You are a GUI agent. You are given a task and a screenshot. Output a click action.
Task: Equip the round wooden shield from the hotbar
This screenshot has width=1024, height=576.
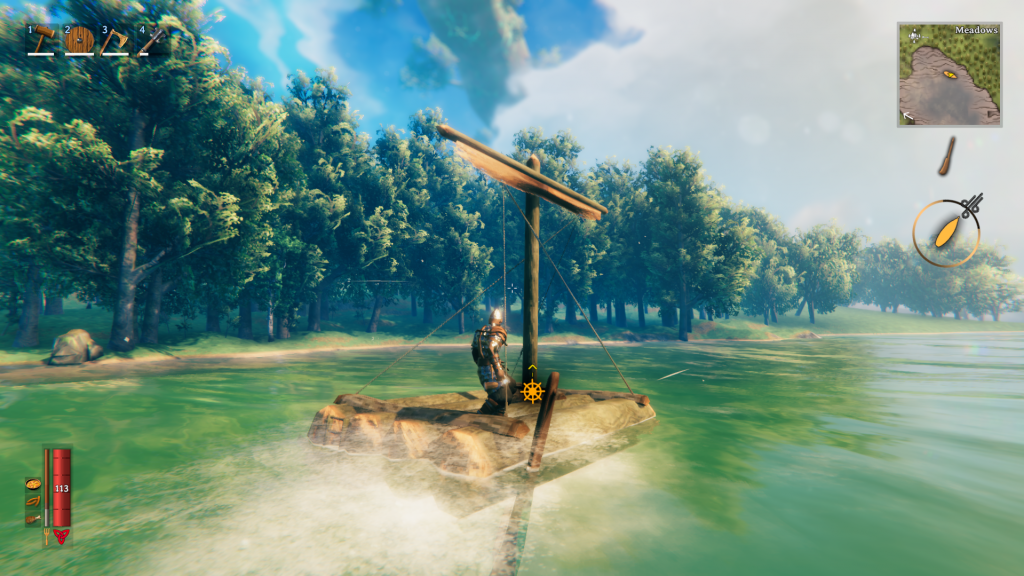point(80,39)
